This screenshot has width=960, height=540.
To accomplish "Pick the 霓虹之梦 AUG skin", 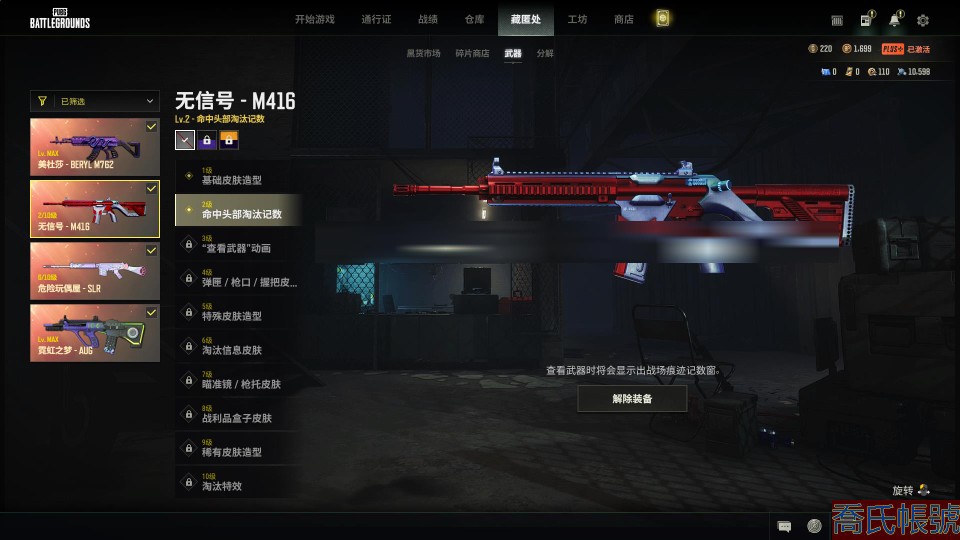I will [95, 332].
